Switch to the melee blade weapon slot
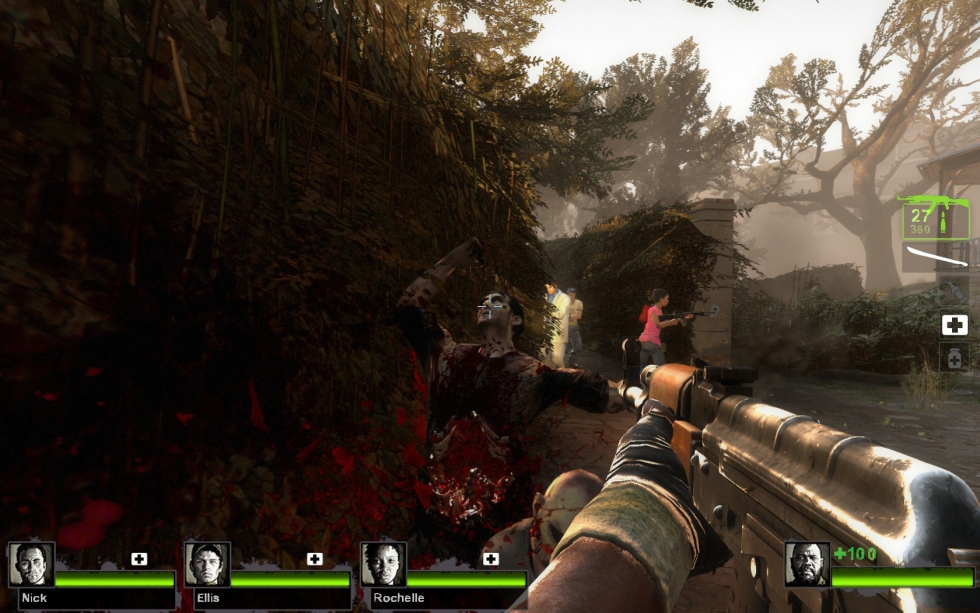This screenshot has width=980, height=613. pyautogui.click(x=936, y=257)
